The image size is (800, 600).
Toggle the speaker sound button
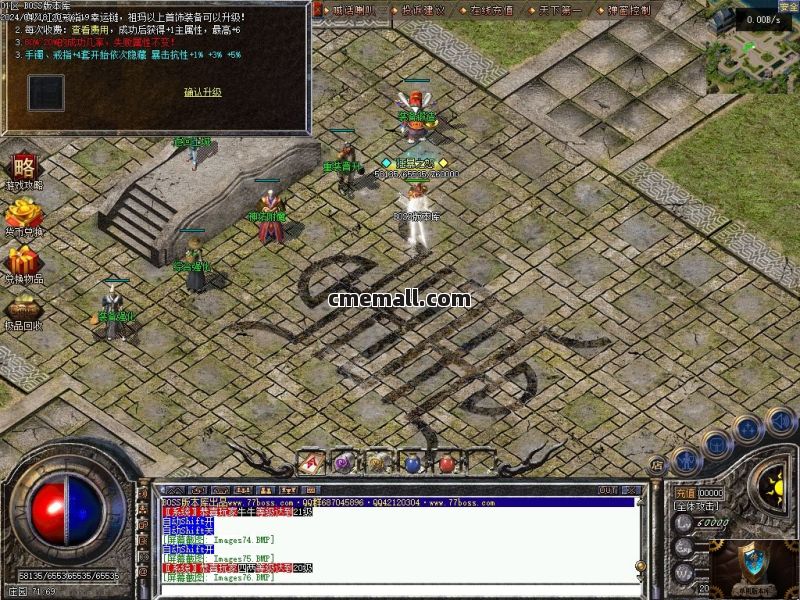[780, 422]
